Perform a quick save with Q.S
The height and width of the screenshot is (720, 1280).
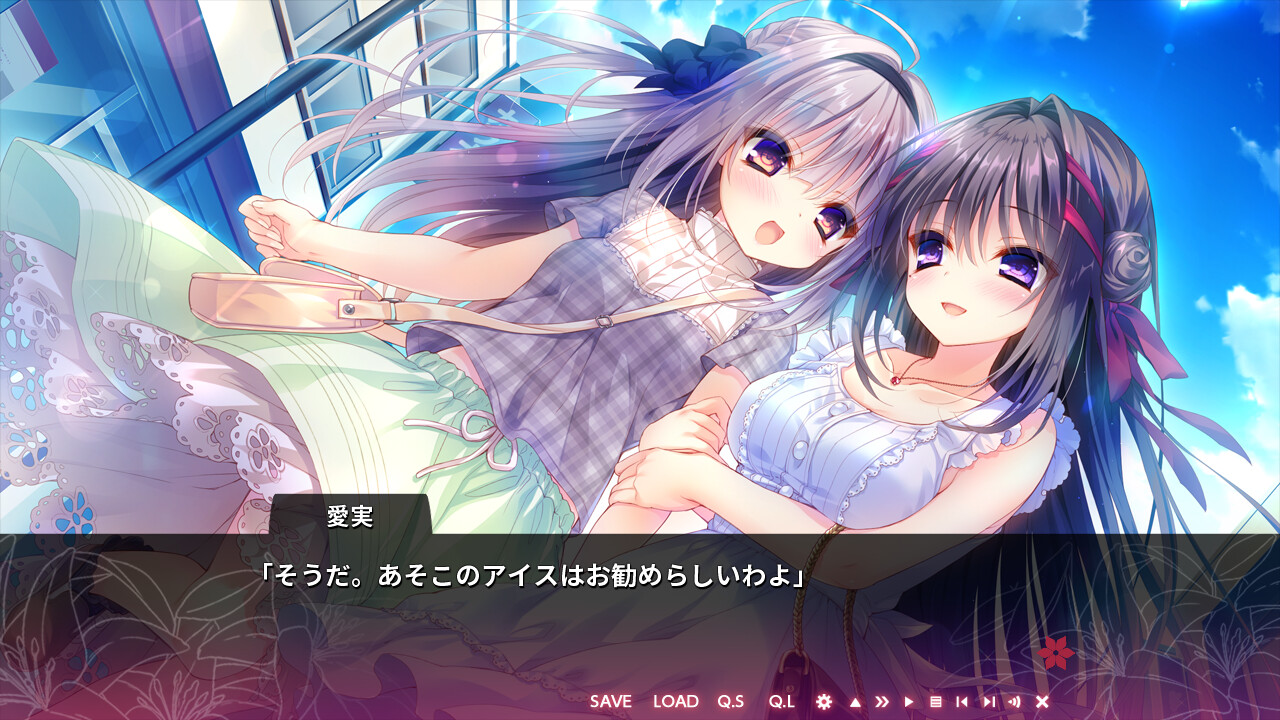731,702
